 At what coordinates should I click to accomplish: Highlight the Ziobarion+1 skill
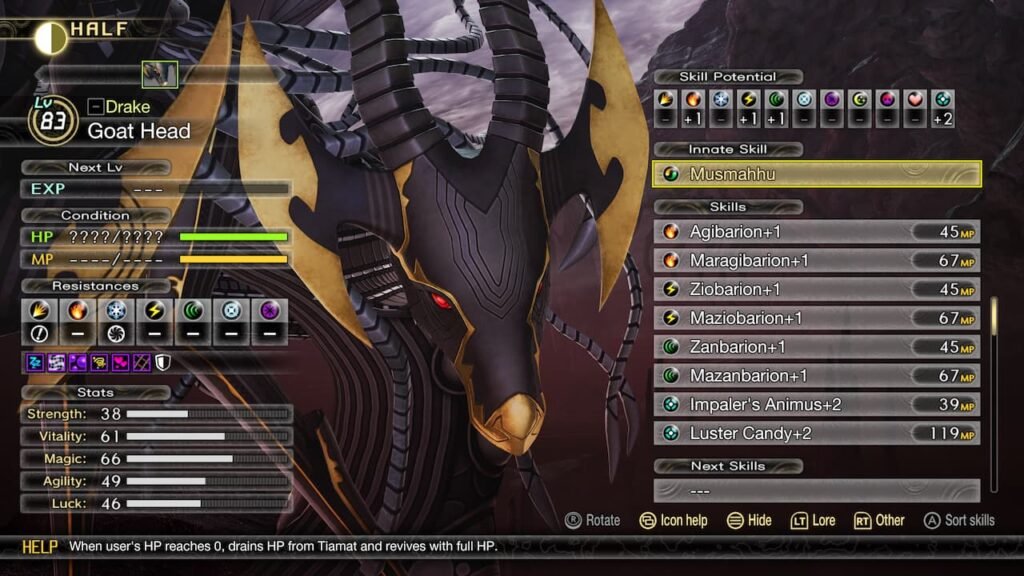pos(816,289)
